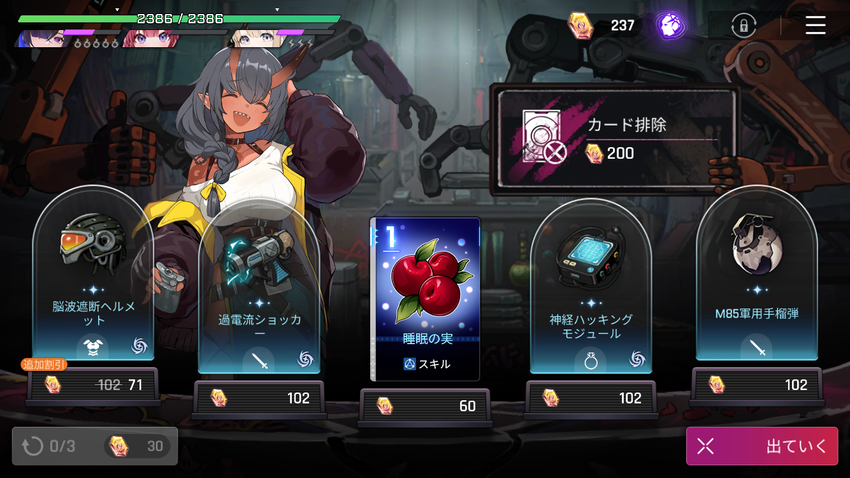Leave the shop with 出ていく
The image size is (850, 478).
point(761,446)
